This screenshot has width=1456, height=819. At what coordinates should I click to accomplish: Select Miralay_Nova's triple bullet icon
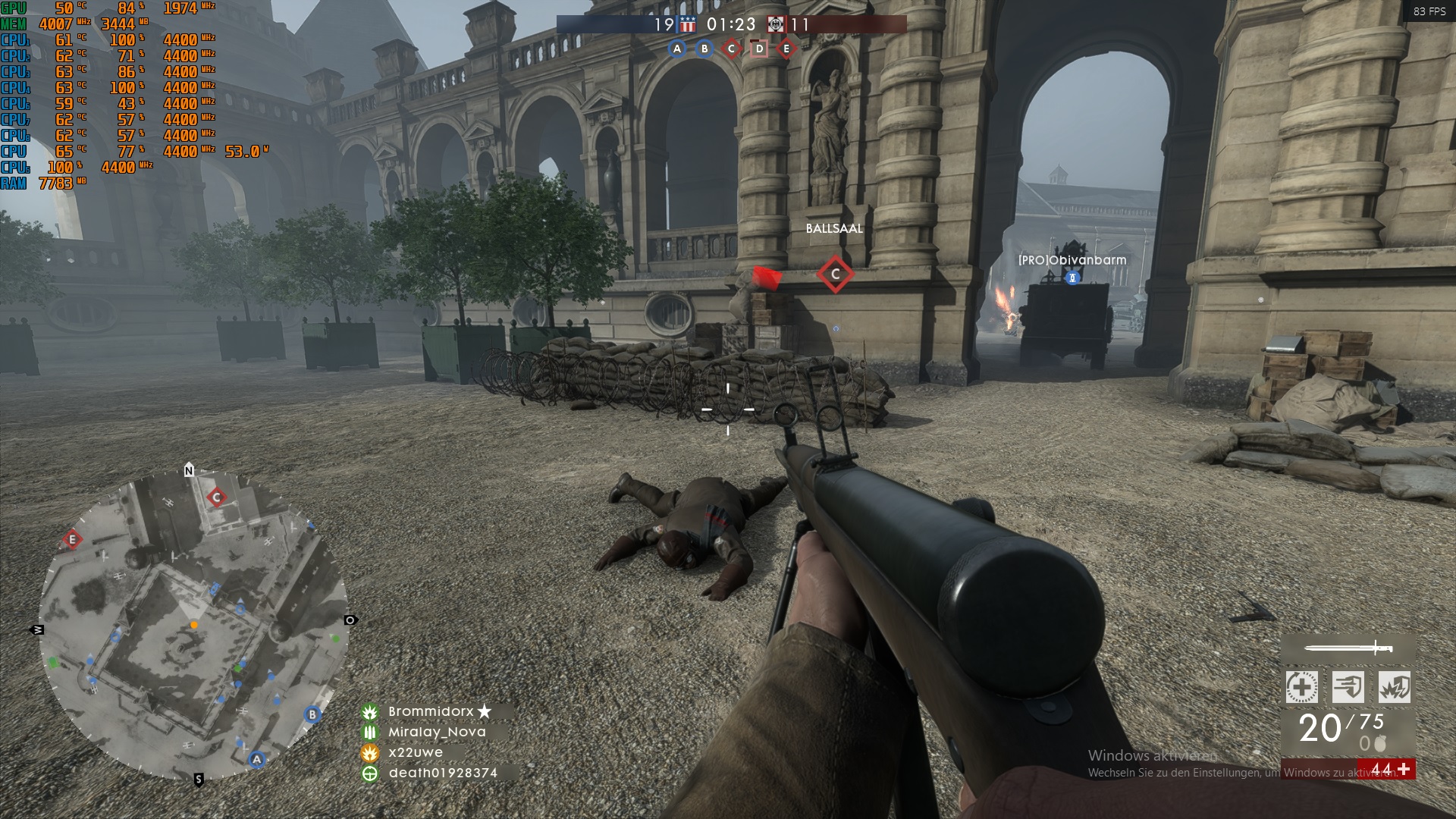(370, 733)
